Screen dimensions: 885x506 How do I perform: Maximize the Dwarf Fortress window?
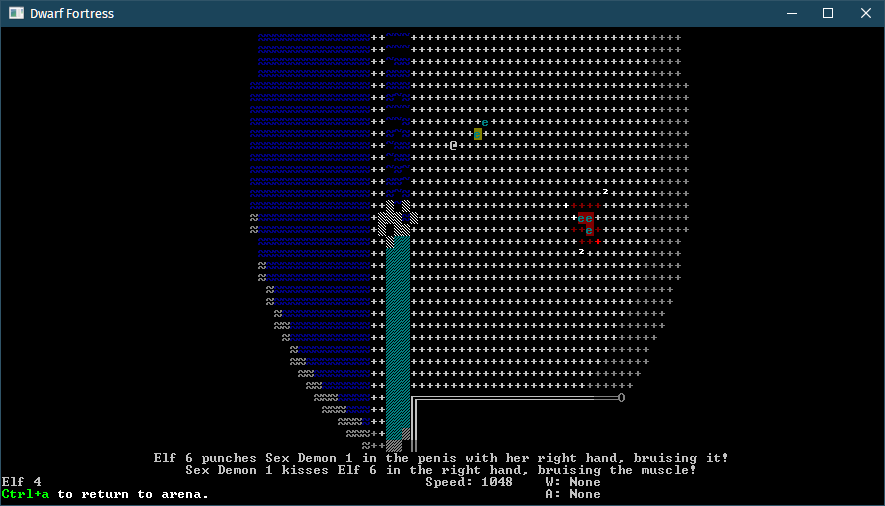coord(827,14)
